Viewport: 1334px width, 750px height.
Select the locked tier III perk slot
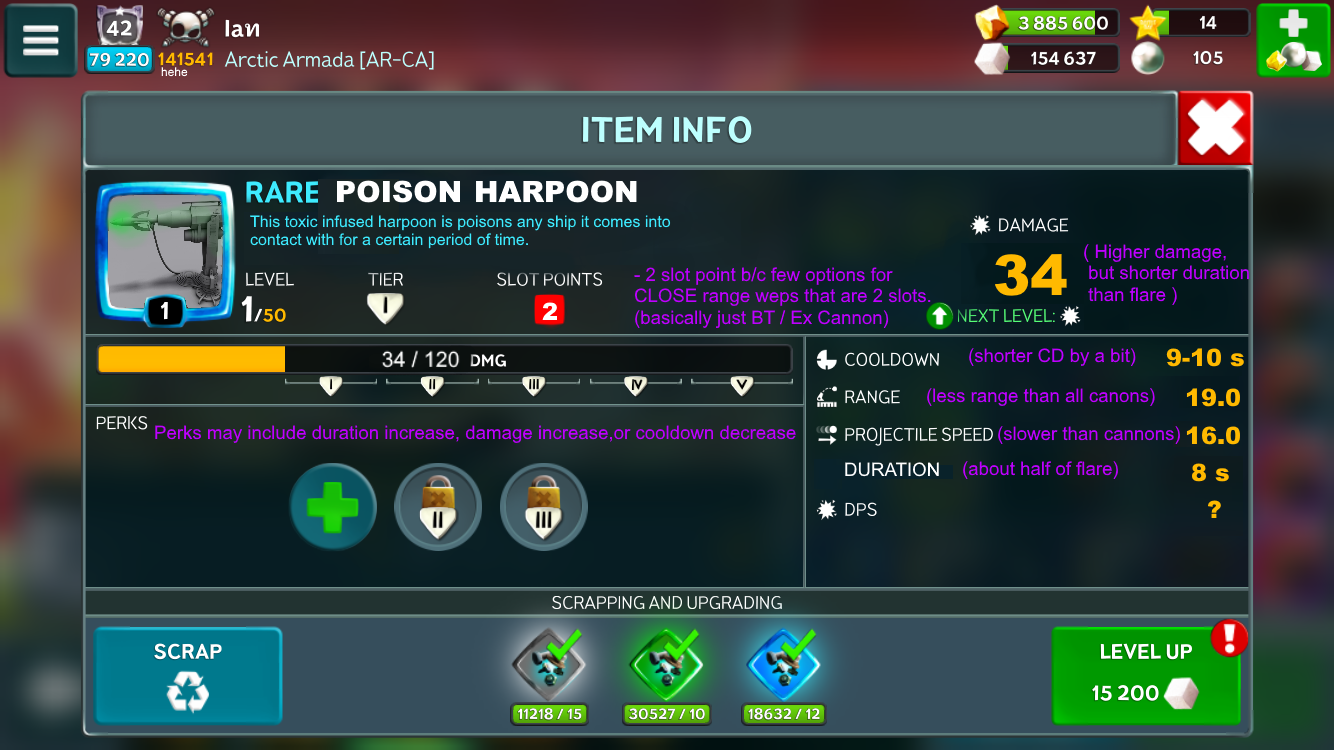[x=544, y=507]
